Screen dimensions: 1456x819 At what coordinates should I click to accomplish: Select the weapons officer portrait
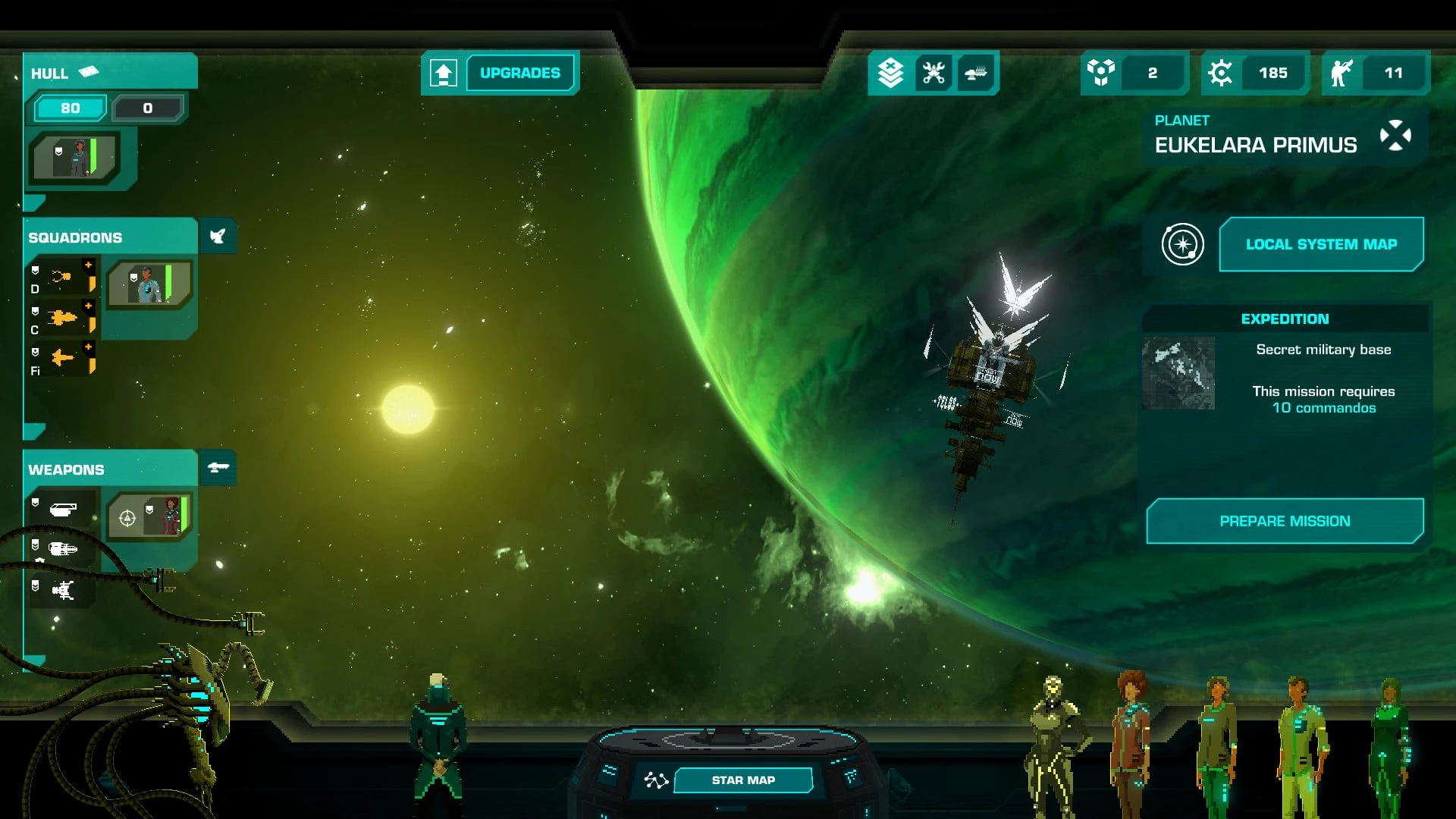[149, 516]
